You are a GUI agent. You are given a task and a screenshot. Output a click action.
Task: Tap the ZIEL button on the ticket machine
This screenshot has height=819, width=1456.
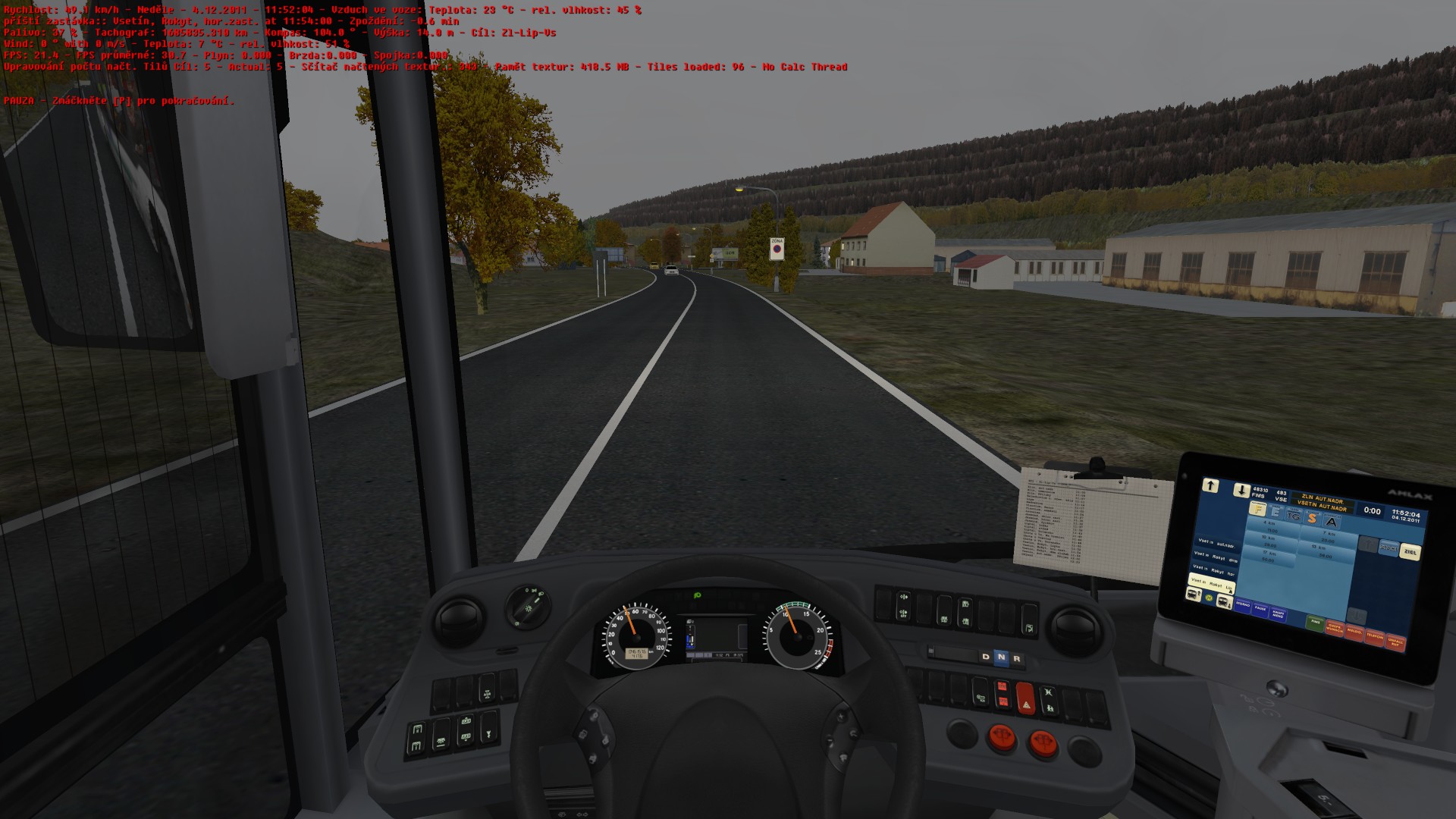pos(1409,552)
